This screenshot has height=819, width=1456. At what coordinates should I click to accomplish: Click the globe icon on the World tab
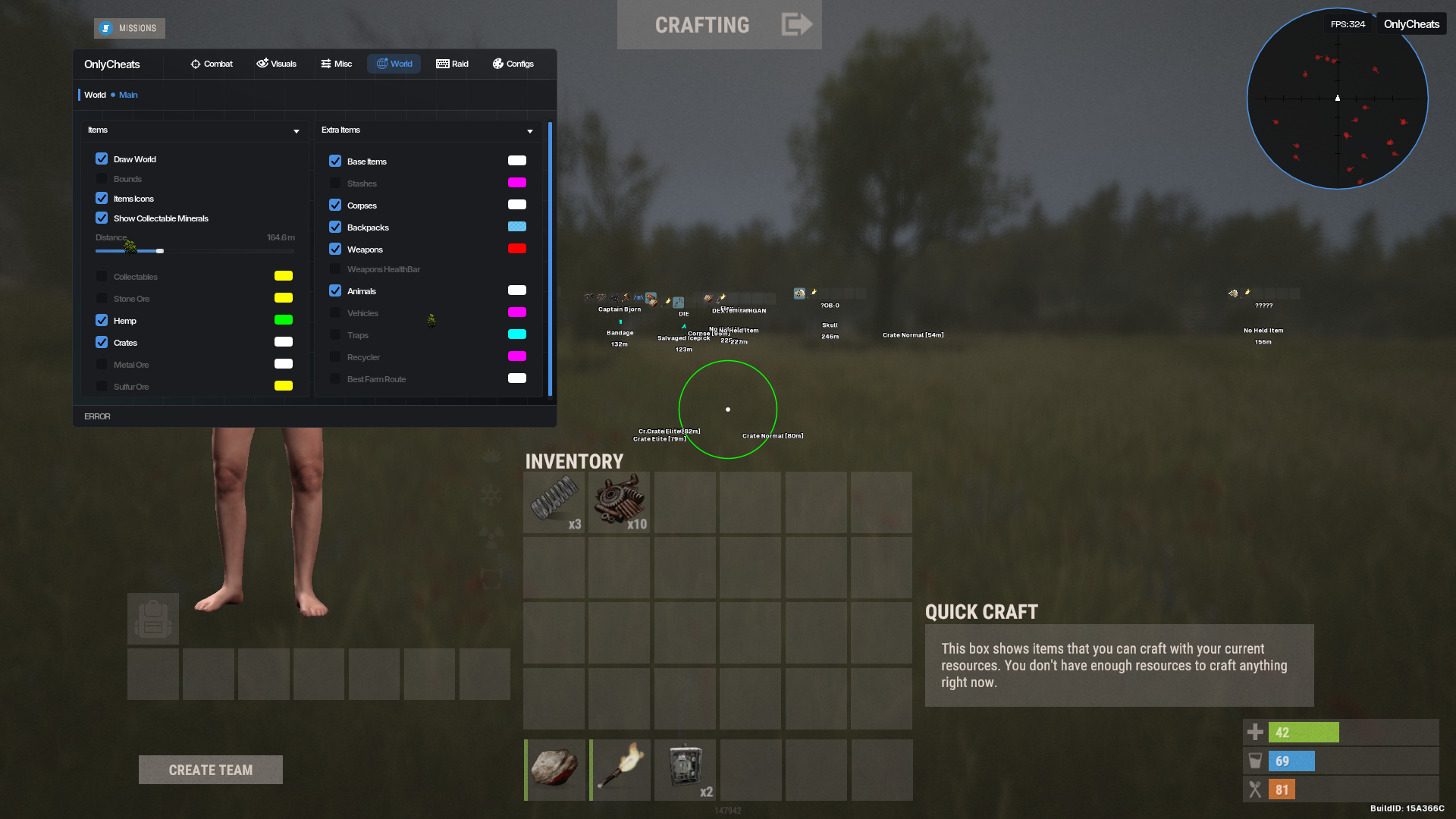381,64
